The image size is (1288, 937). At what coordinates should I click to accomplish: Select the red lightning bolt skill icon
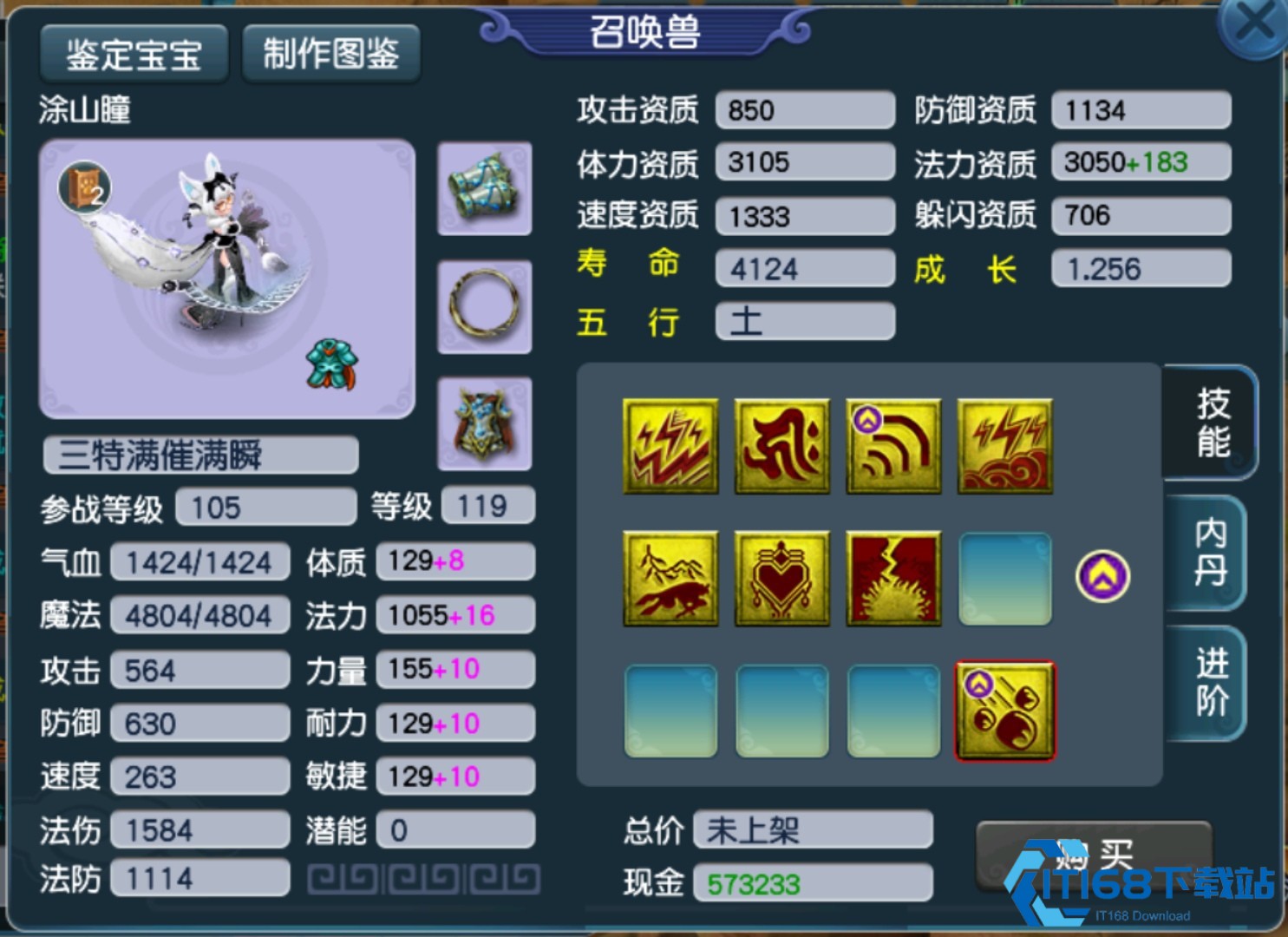point(670,445)
